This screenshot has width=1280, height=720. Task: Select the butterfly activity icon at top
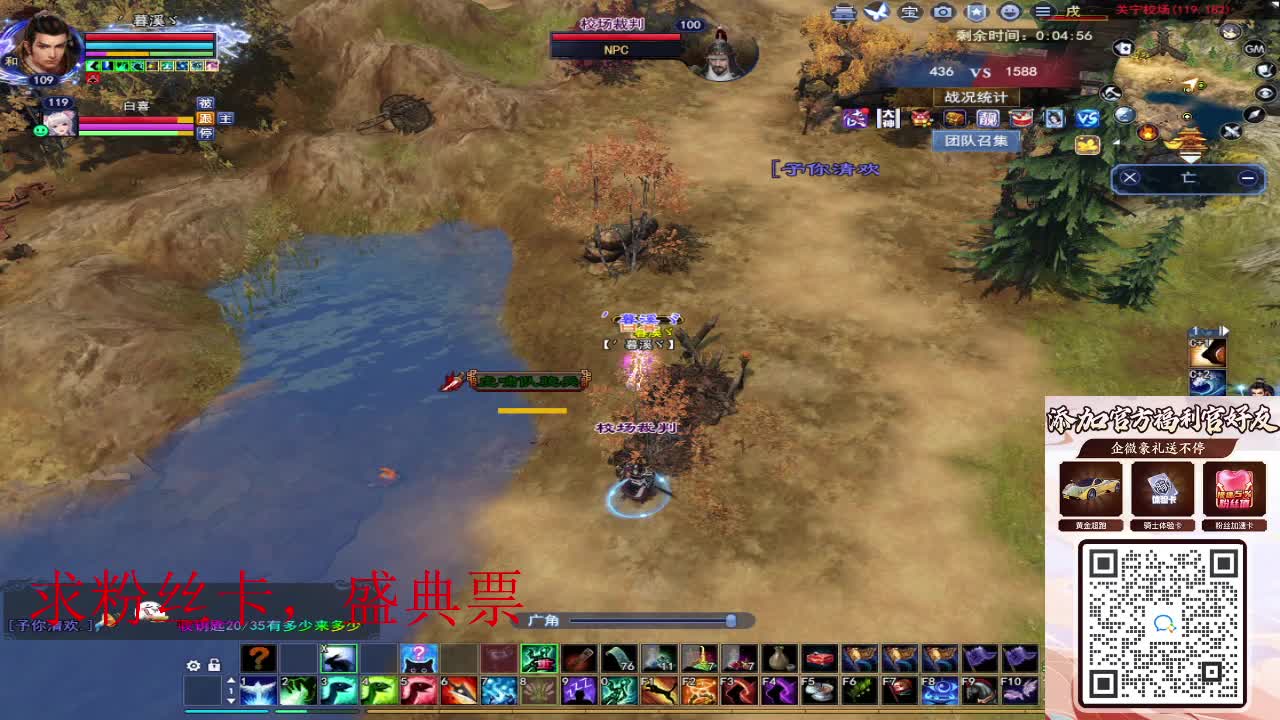[x=876, y=12]
